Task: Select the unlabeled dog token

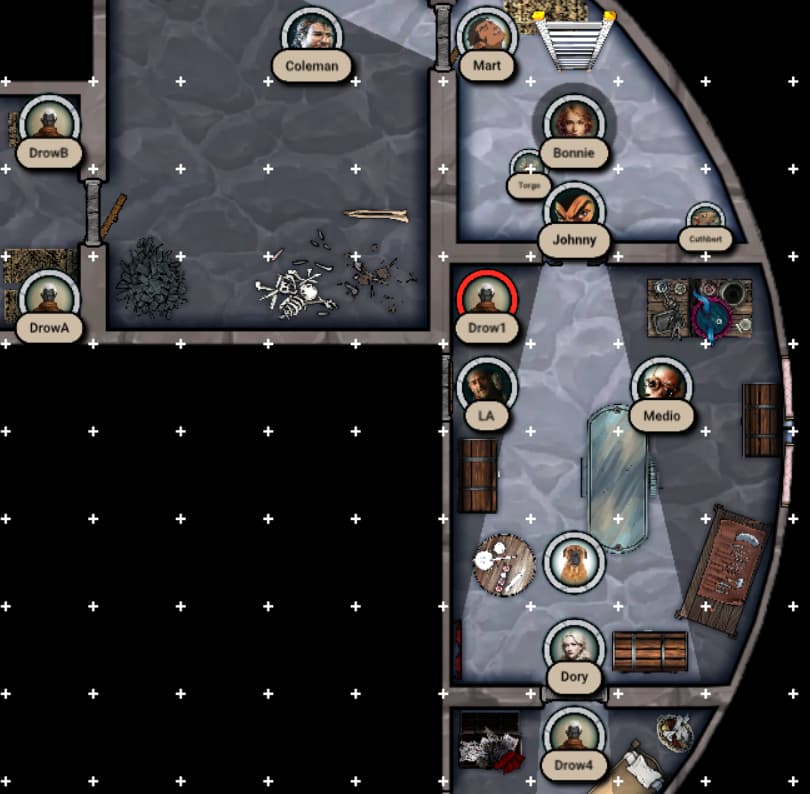Action: (x=574, y=561)
